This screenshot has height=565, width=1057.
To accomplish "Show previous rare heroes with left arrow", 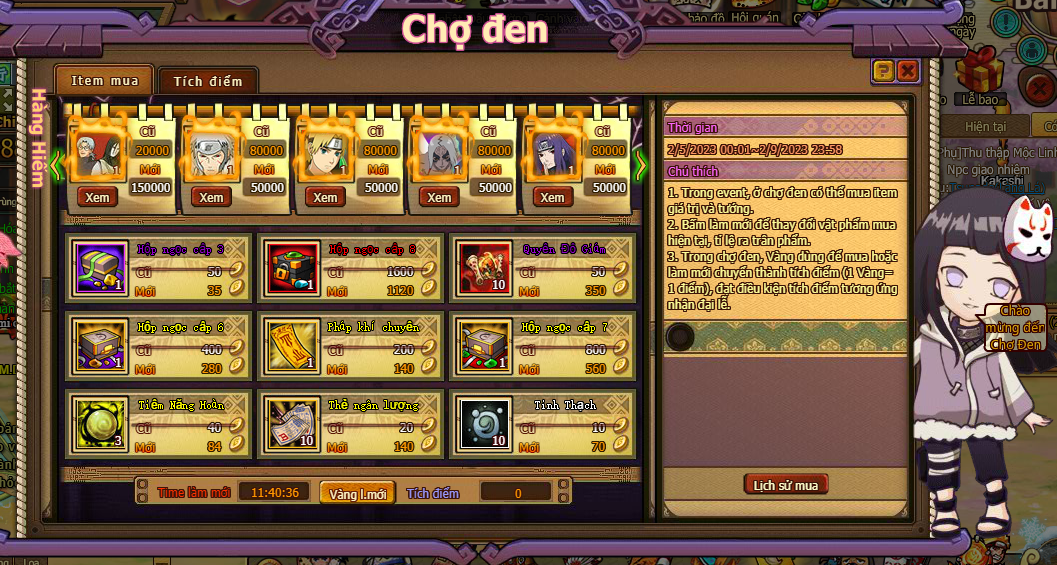I will click(x=57, y=164).
